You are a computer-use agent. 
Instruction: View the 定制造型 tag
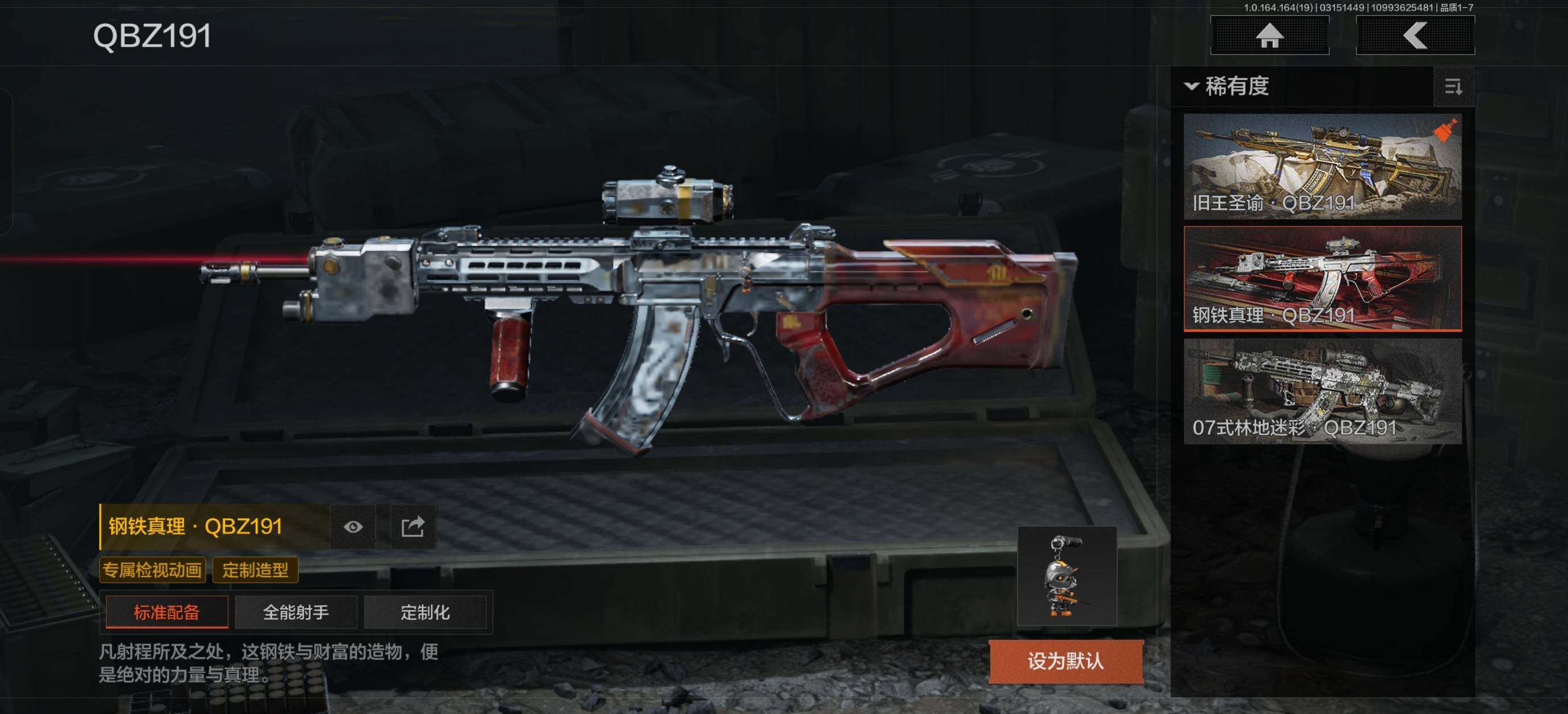pyautogui.click(x=255, y=570)
